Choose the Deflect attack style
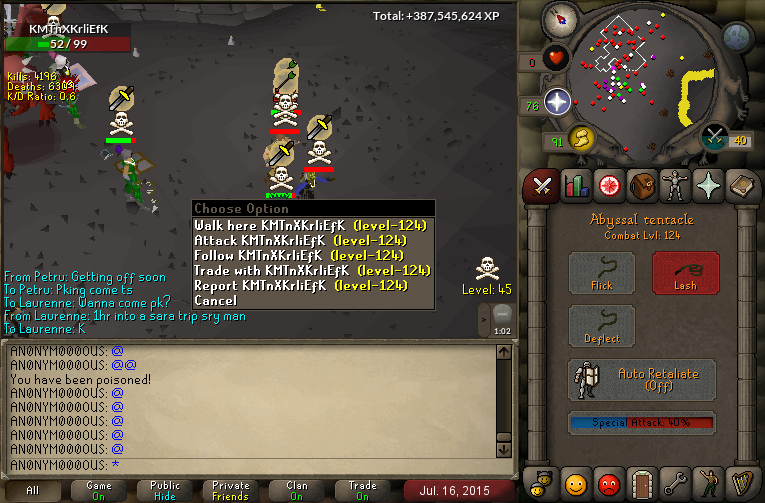The height and width of the screenshot is (503, 765). (x=602, y=326)
